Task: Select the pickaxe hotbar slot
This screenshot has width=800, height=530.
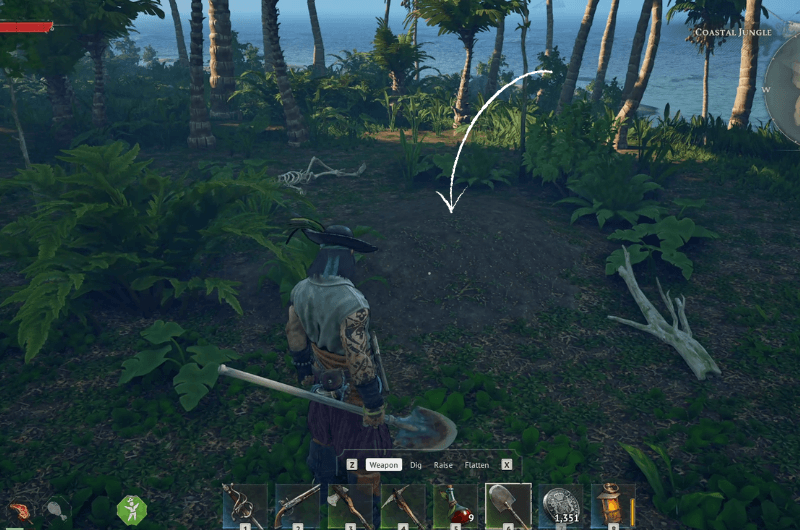Action: click(403, 506)
